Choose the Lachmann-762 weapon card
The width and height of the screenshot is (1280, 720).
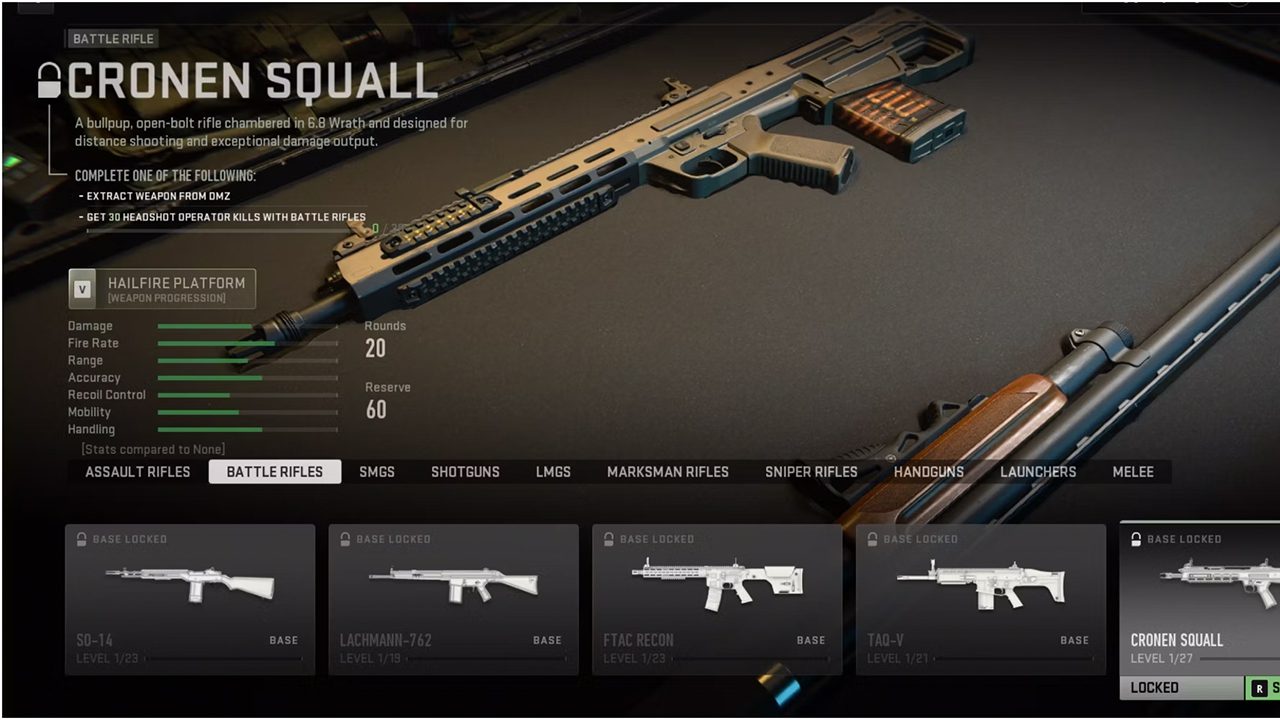(x=453, y=599)
